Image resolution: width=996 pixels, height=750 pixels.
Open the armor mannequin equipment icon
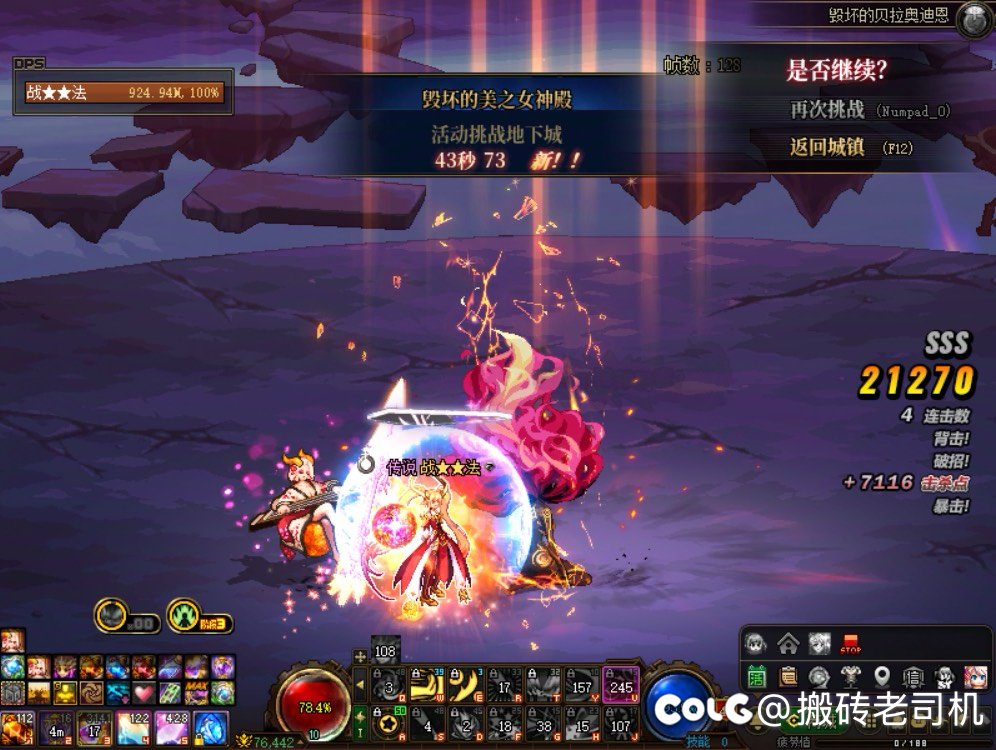[x=851, y=676]
